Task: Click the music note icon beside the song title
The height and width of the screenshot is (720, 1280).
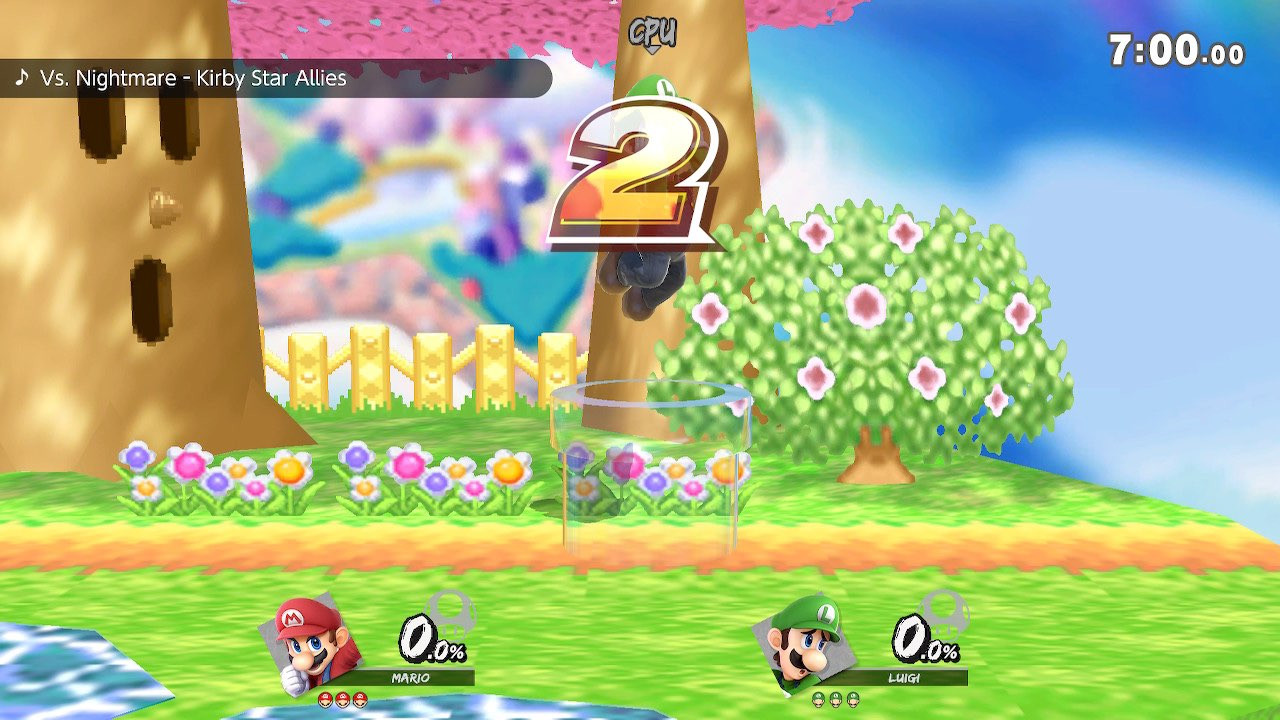Action: pos(22,77)
